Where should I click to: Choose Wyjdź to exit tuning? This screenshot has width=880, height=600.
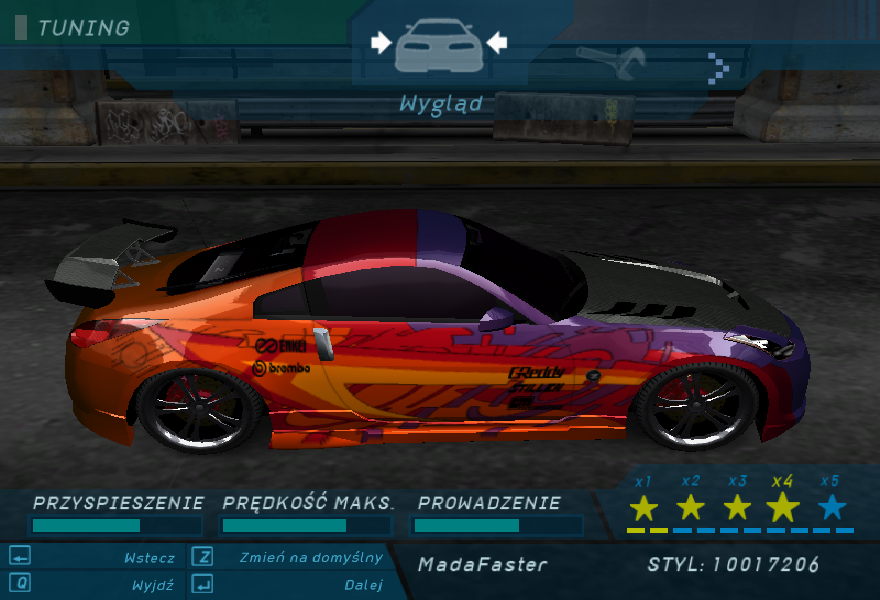[x=153, y=585]
